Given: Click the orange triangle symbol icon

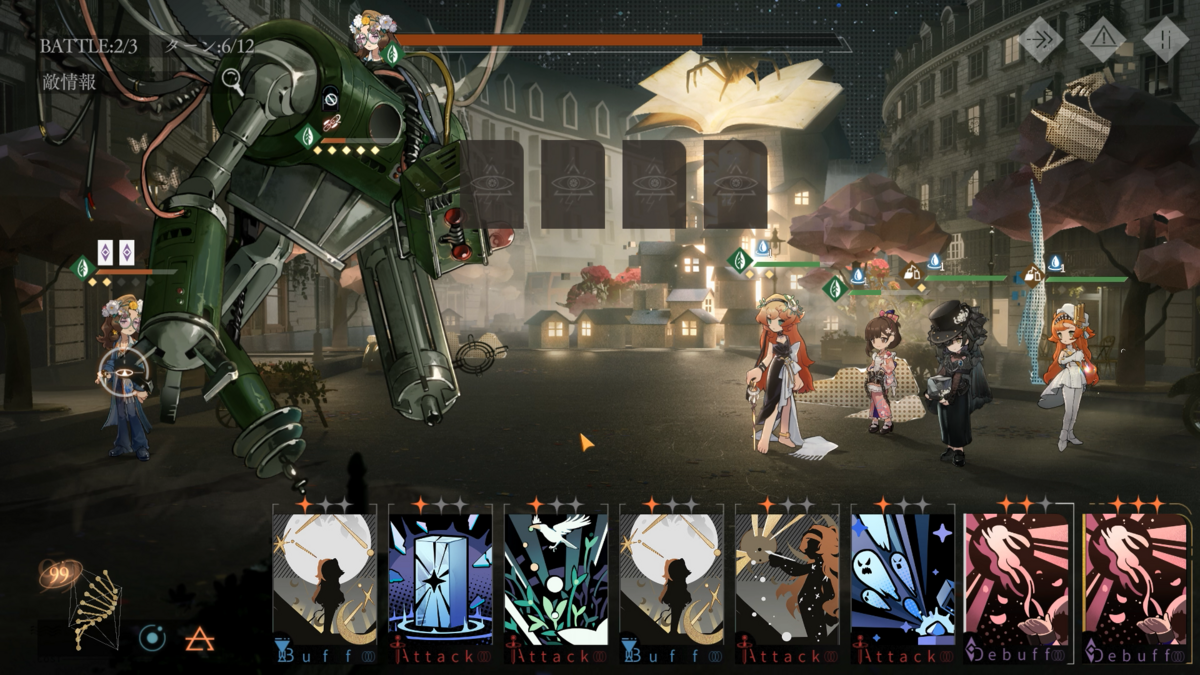Looking at the screenshot, I should click(201, 638).
